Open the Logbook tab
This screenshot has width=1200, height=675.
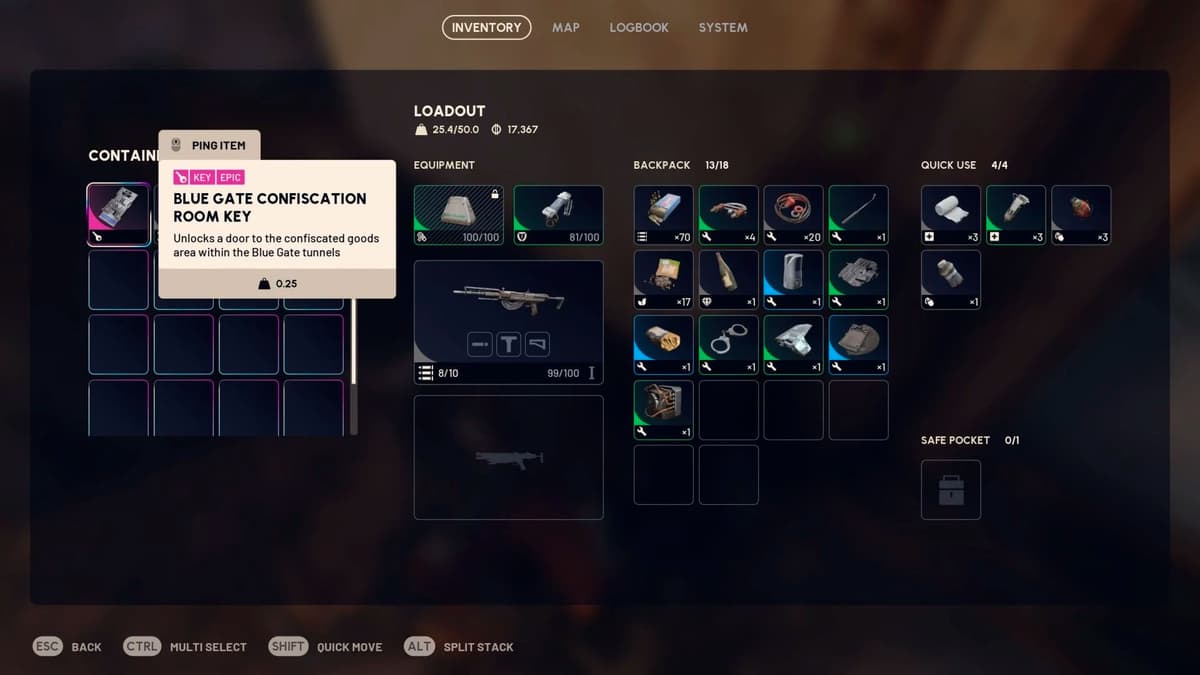click(x=639, y=27)
